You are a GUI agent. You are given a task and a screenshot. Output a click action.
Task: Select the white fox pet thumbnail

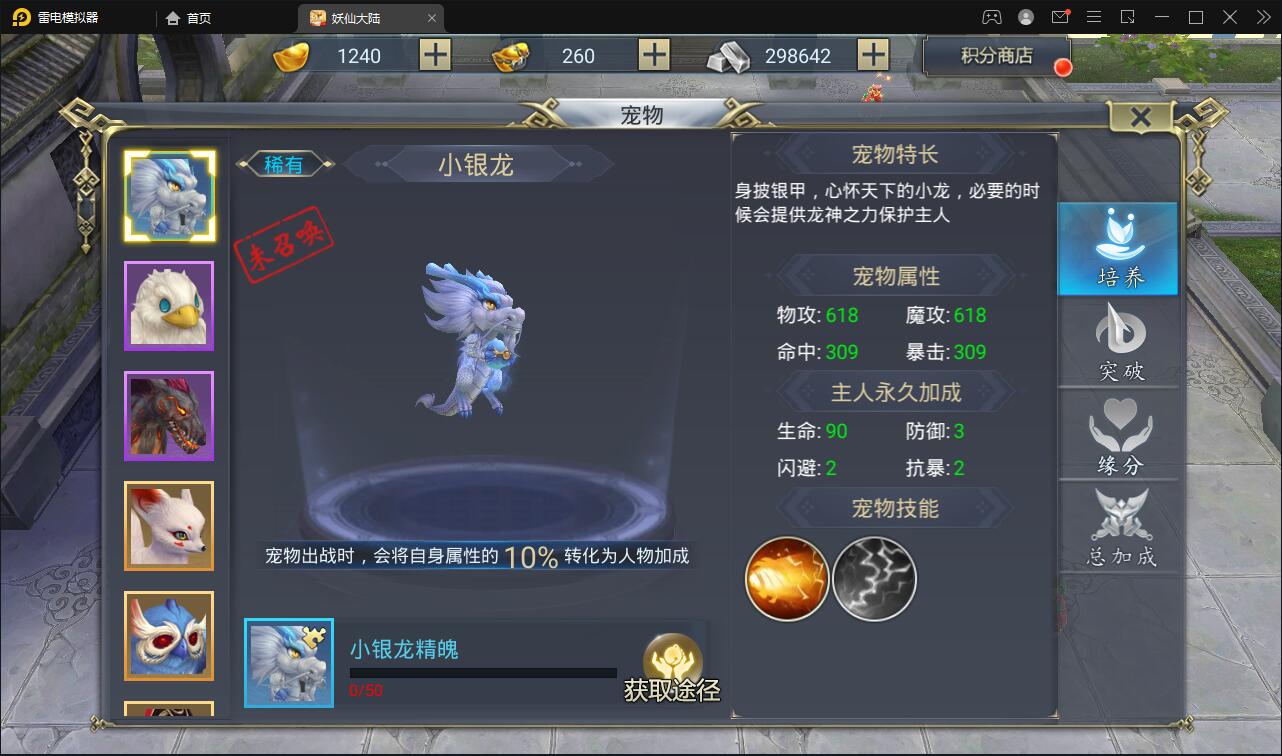coord(168,525)
